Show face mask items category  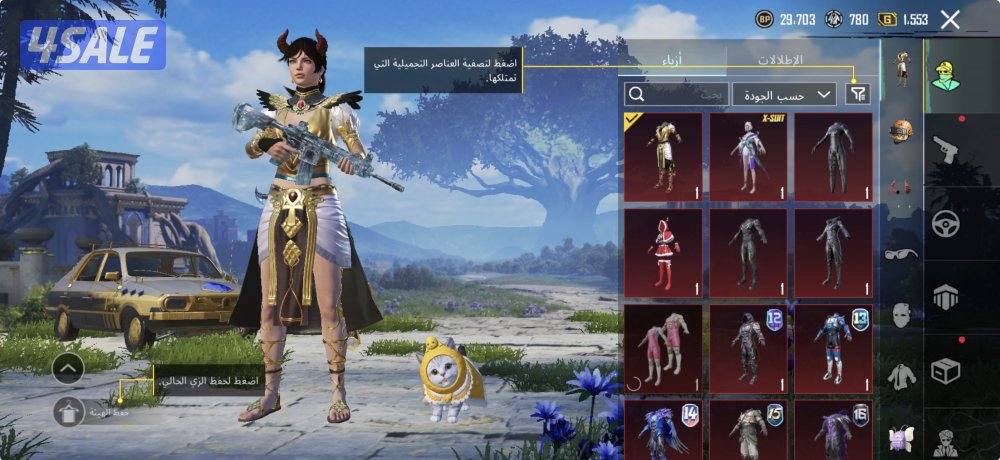pyautogui.click(x=902, y=315)
